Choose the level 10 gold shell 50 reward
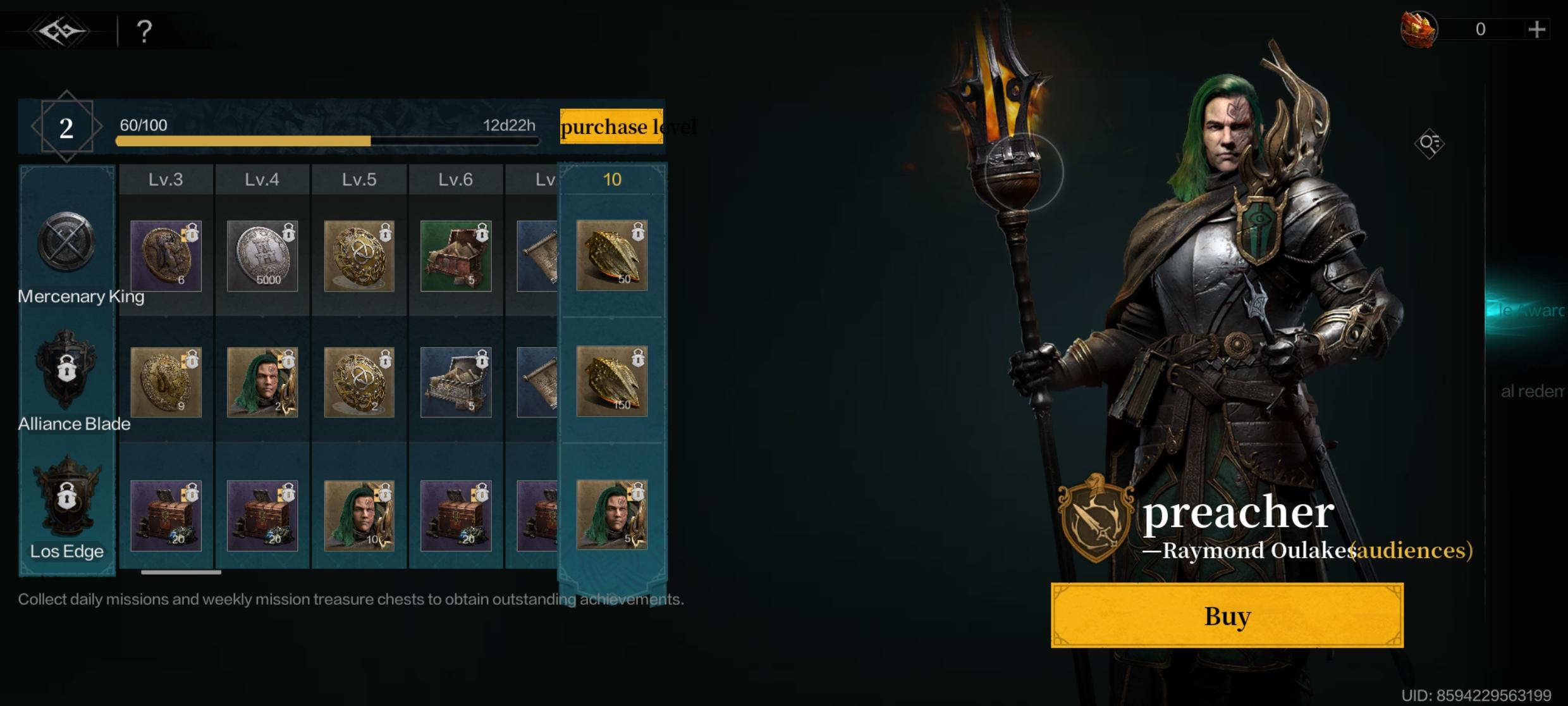1568x706 pixels. tap(611, 256)
